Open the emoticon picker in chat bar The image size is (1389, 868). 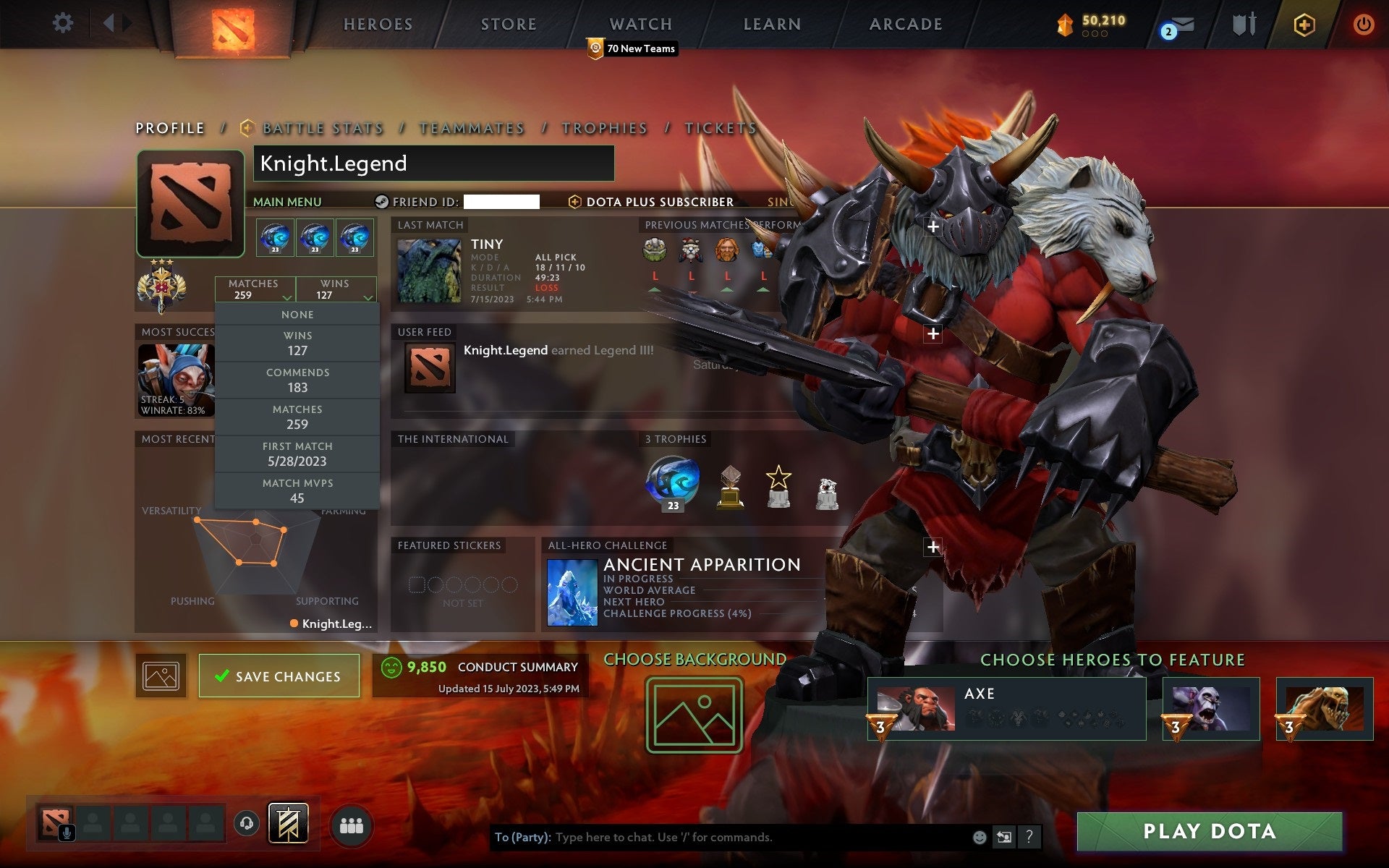(981, 838)
